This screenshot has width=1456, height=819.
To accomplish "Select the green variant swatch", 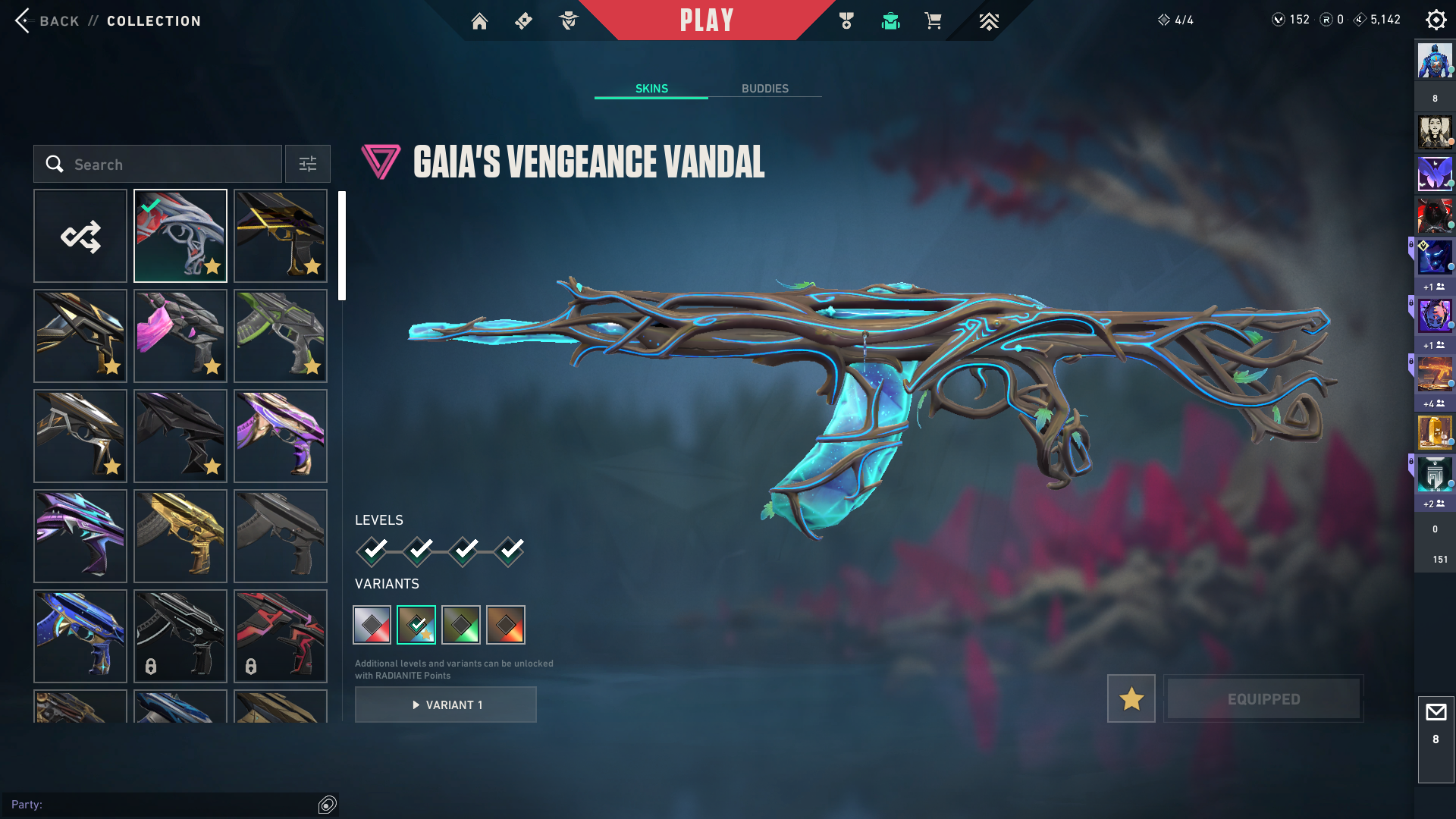I will tap(461, 625).
